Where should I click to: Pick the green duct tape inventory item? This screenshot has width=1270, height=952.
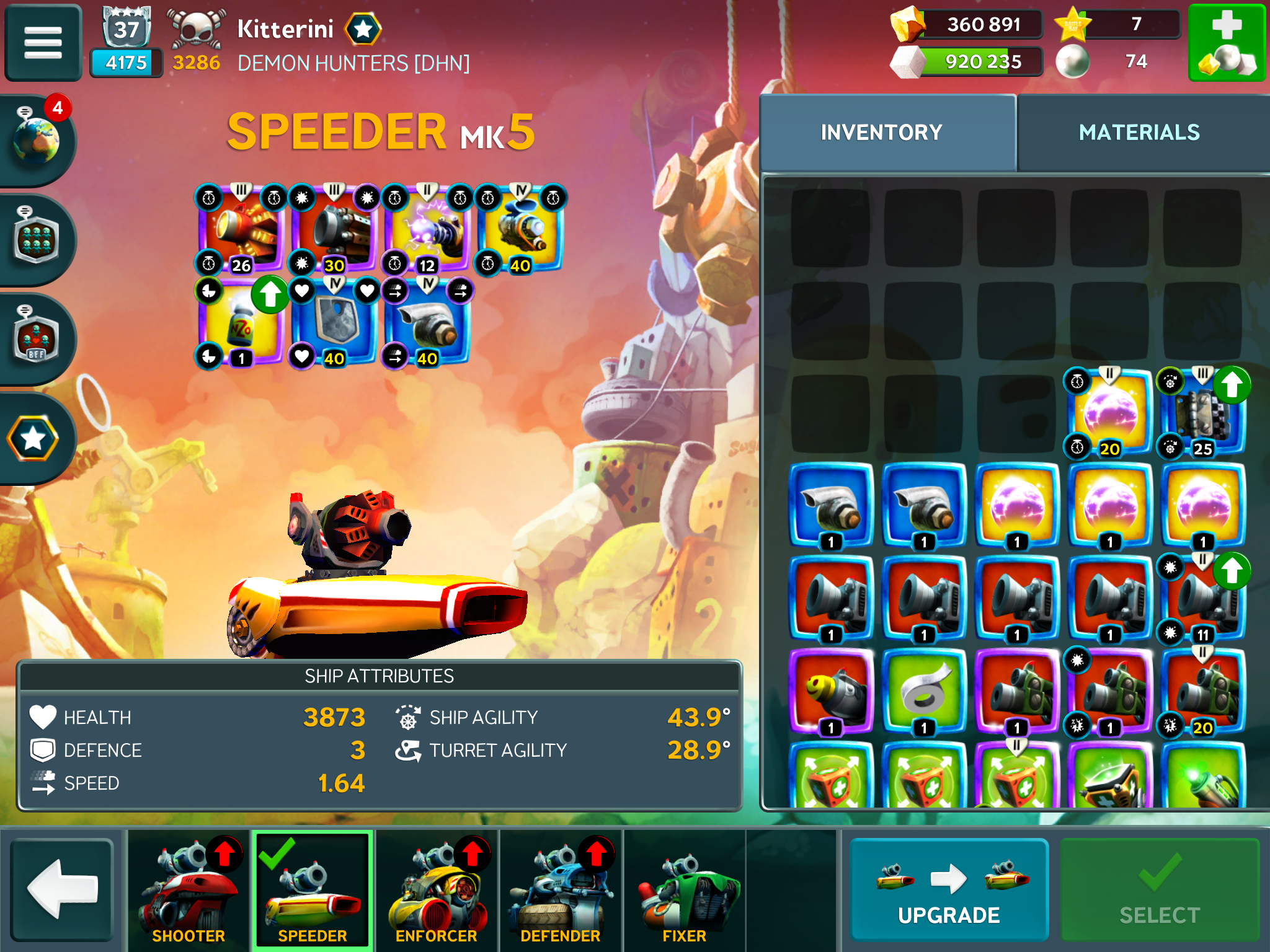924,692
